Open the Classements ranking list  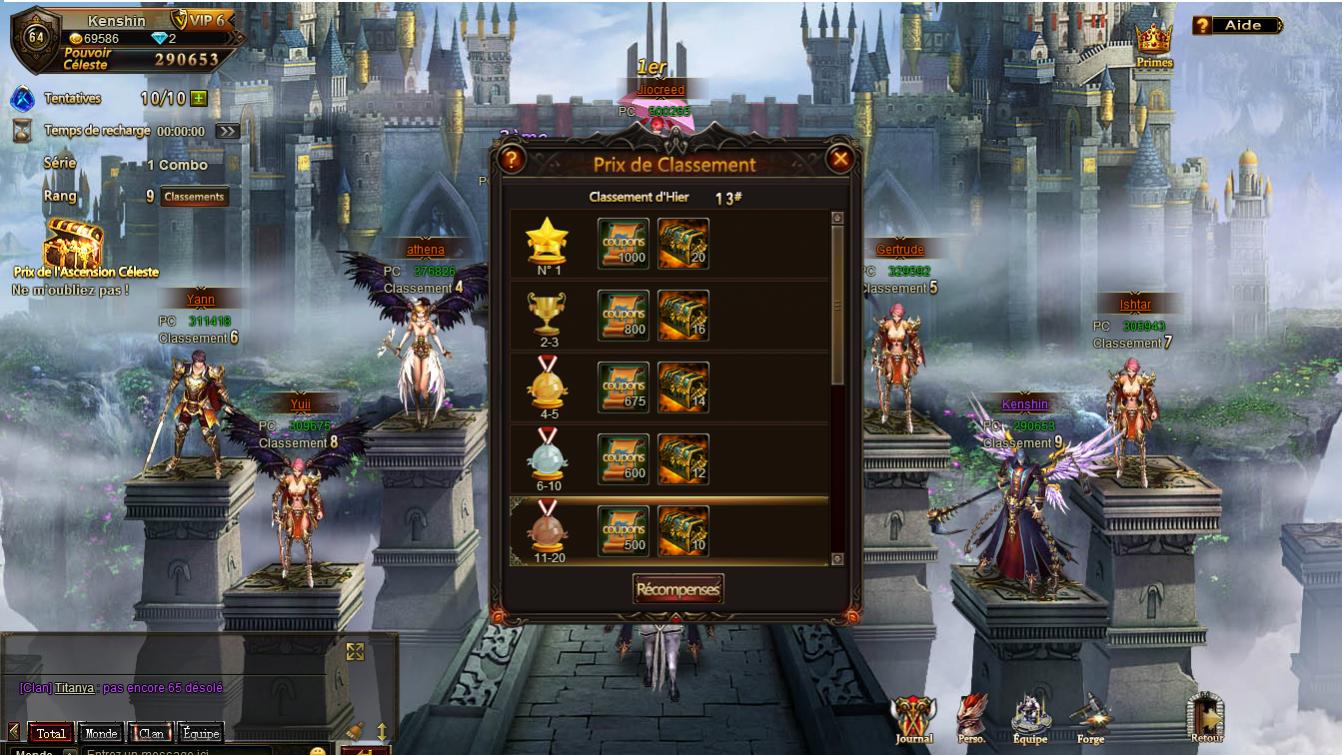point(194,197)
